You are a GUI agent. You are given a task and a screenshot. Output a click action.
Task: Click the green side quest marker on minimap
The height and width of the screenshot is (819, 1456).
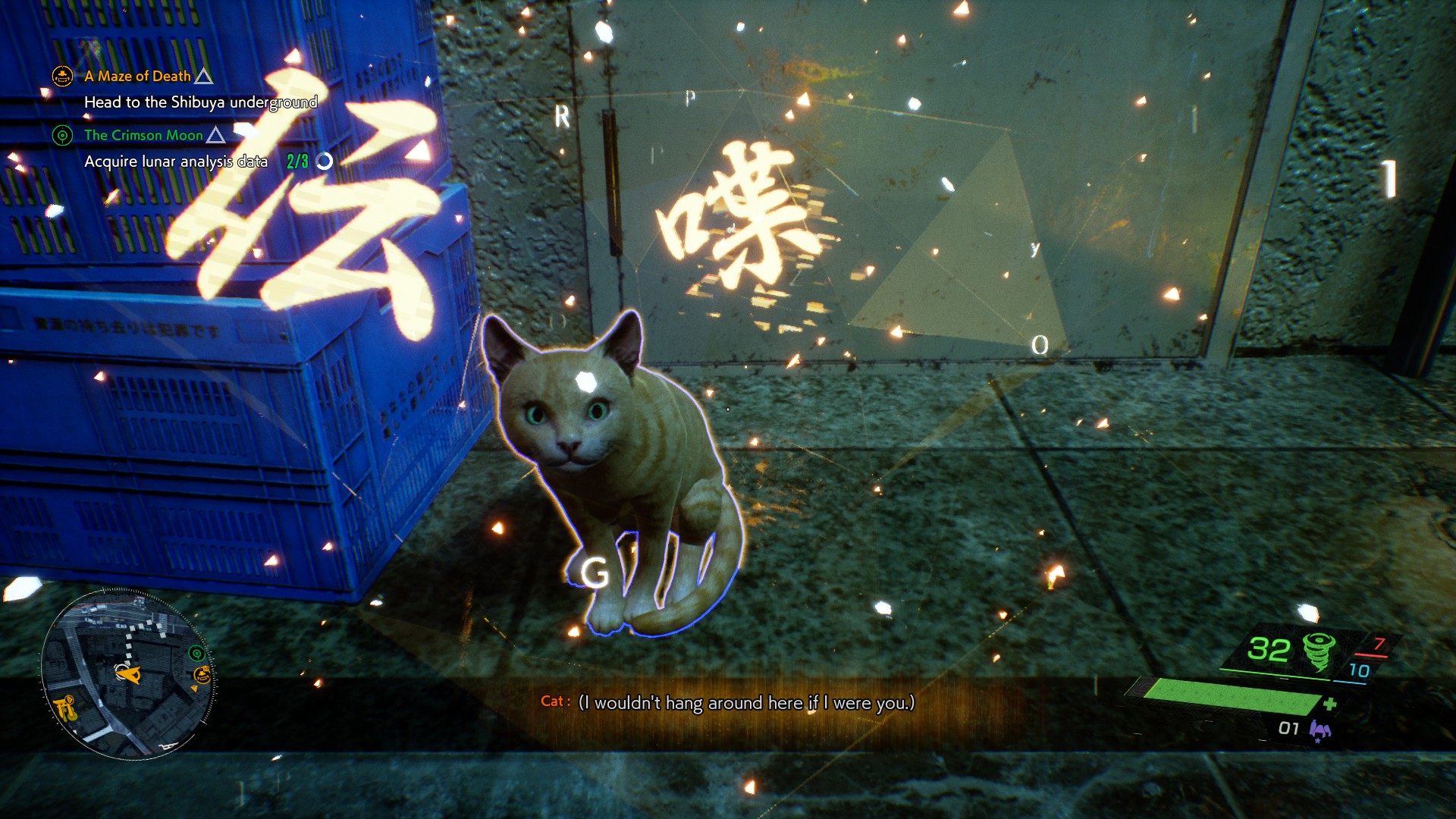click(x=196, y=653)
